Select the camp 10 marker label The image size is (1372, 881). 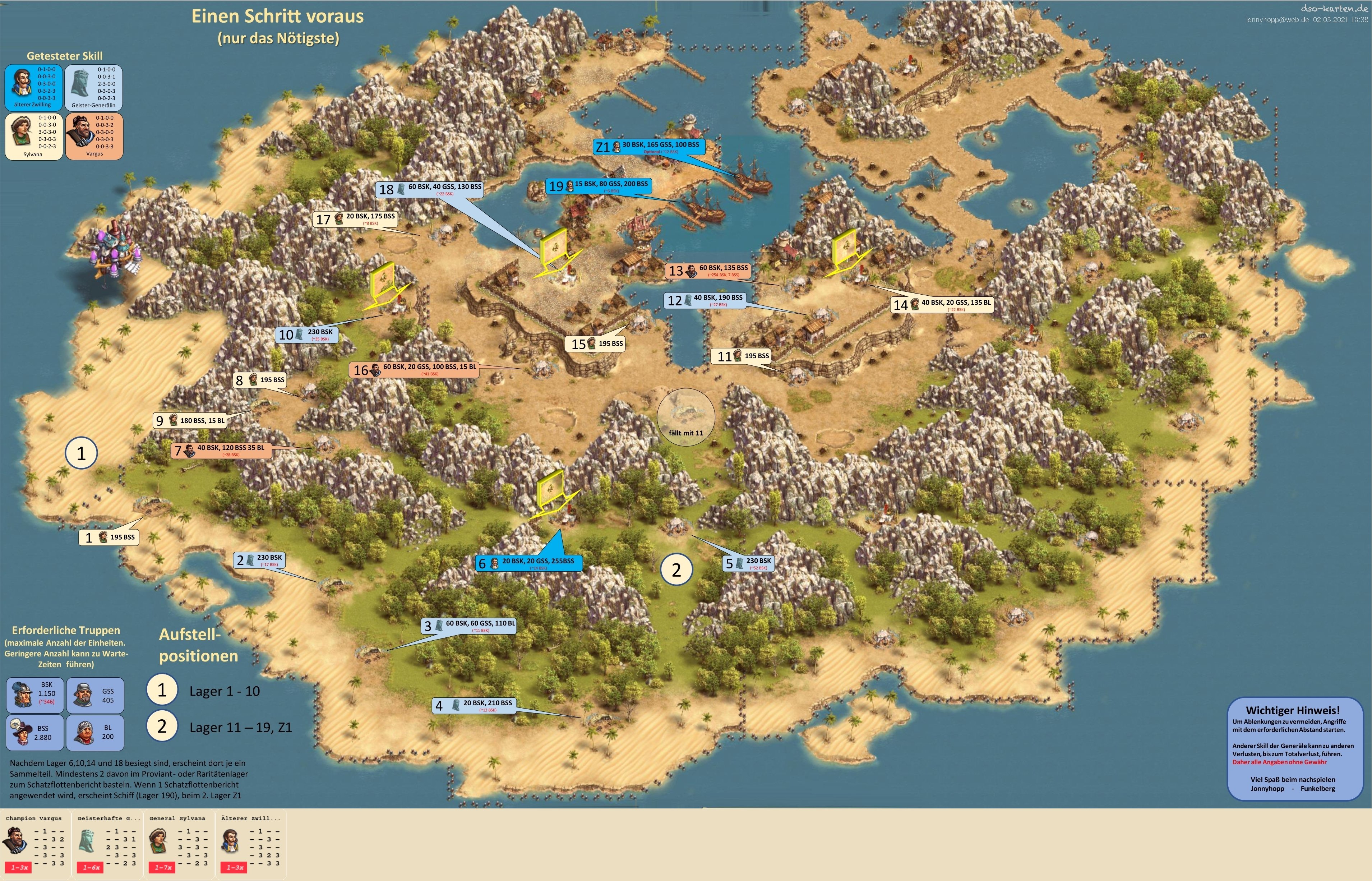pyautogui.click(x=307, y=334)
